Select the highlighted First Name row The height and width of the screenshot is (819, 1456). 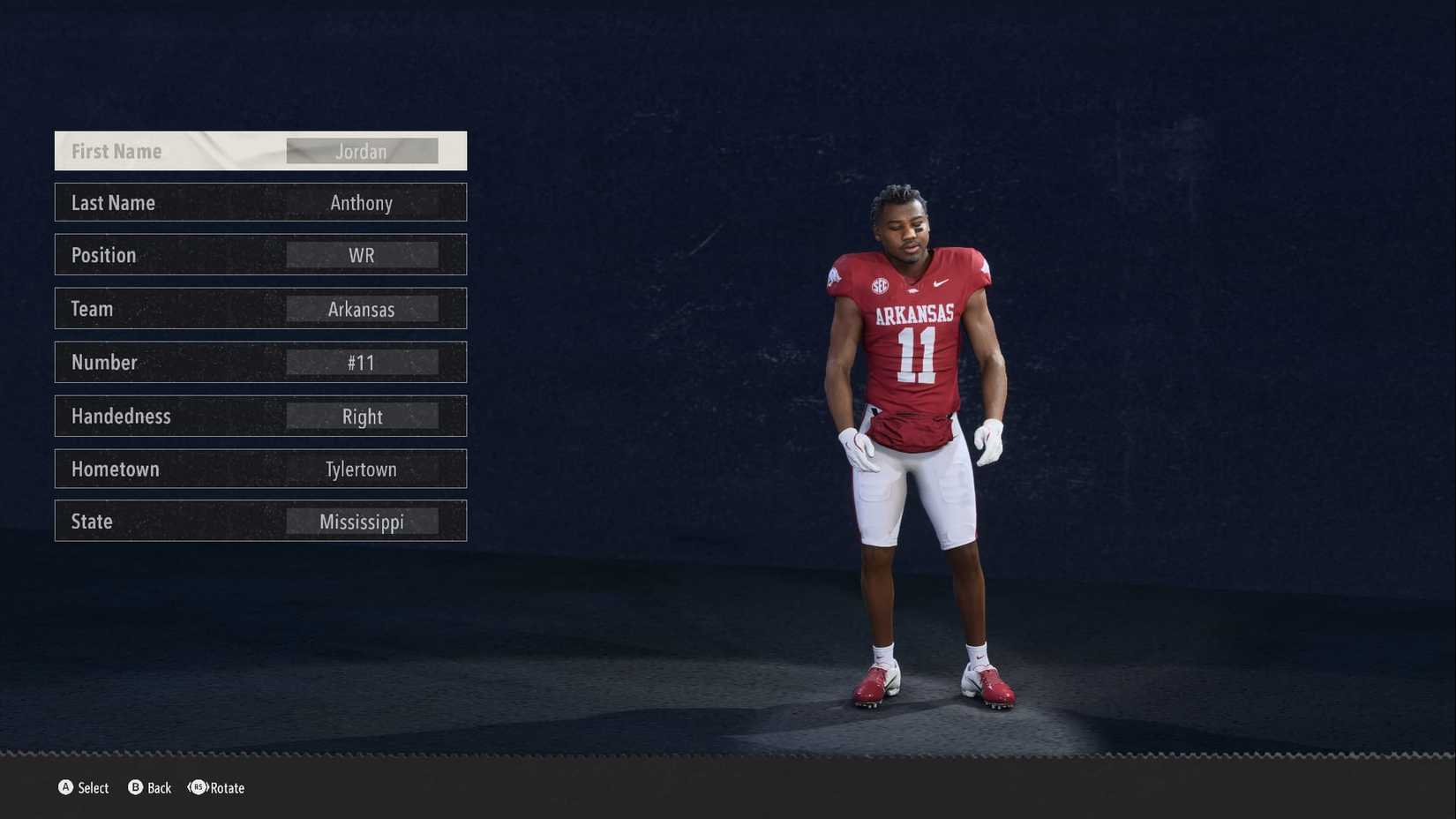coord(260,150)
